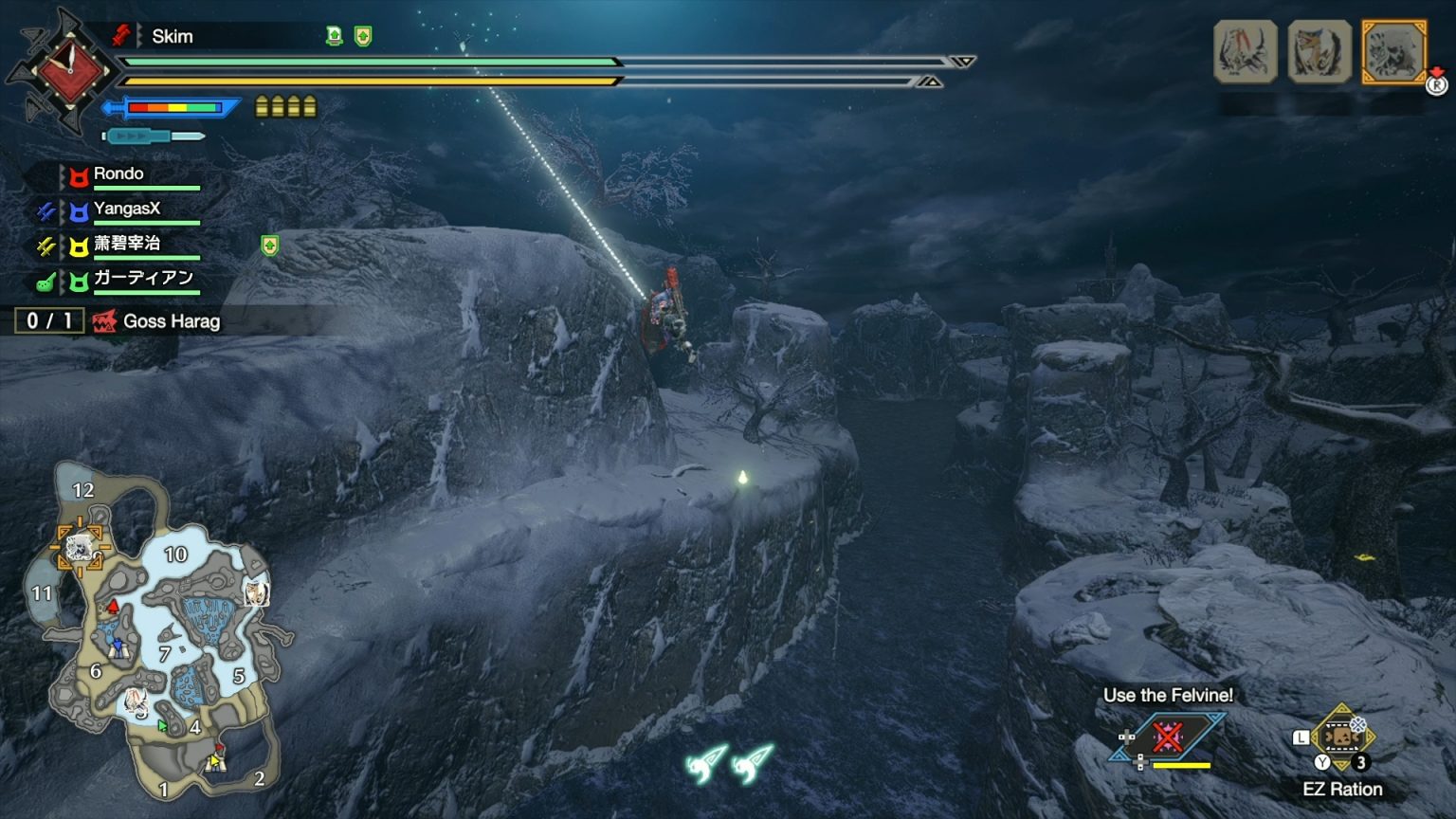Select the Rondo party member entry
Viewport: 1456px width, 819px height.
pos(117,173)
